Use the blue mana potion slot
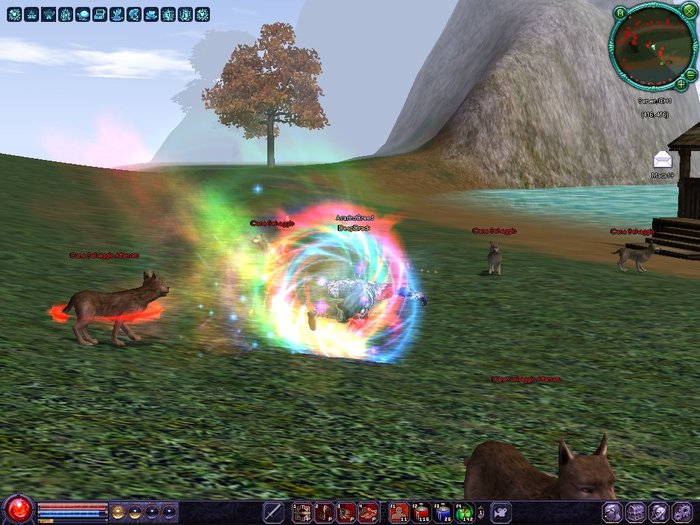This screenshot has width=700, height=525. 443,512
